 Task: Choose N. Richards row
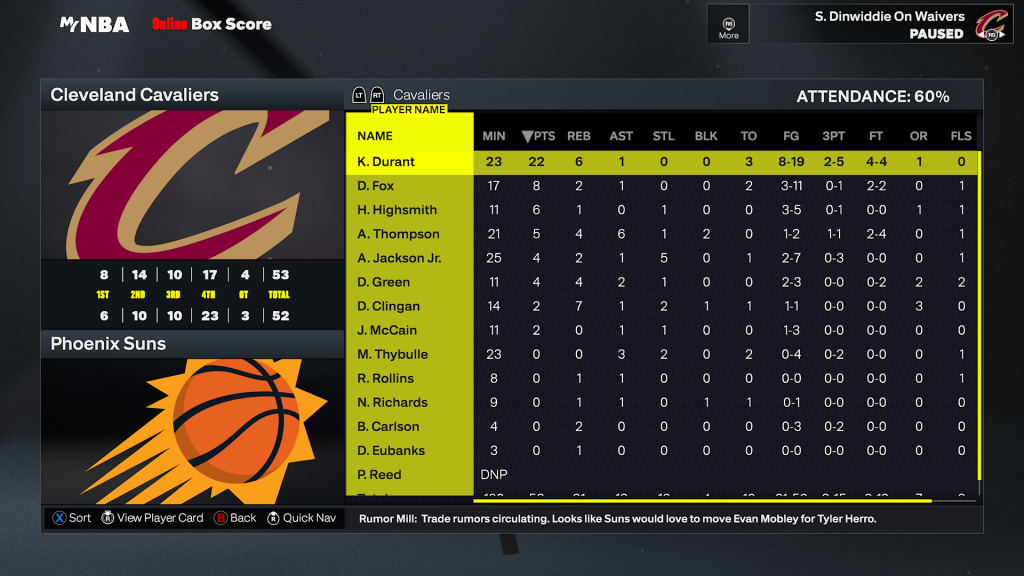pos(392,402)
